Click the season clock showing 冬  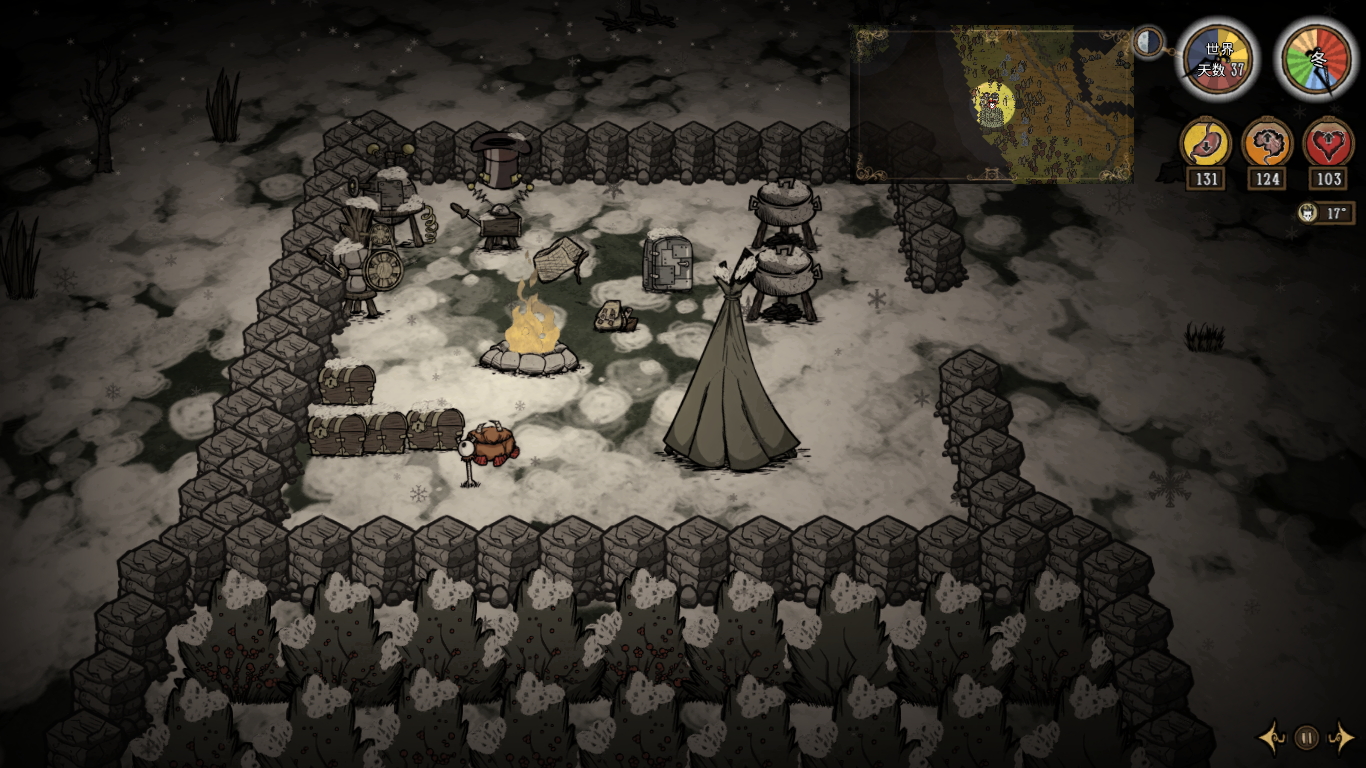click(x=1316, y=60)
